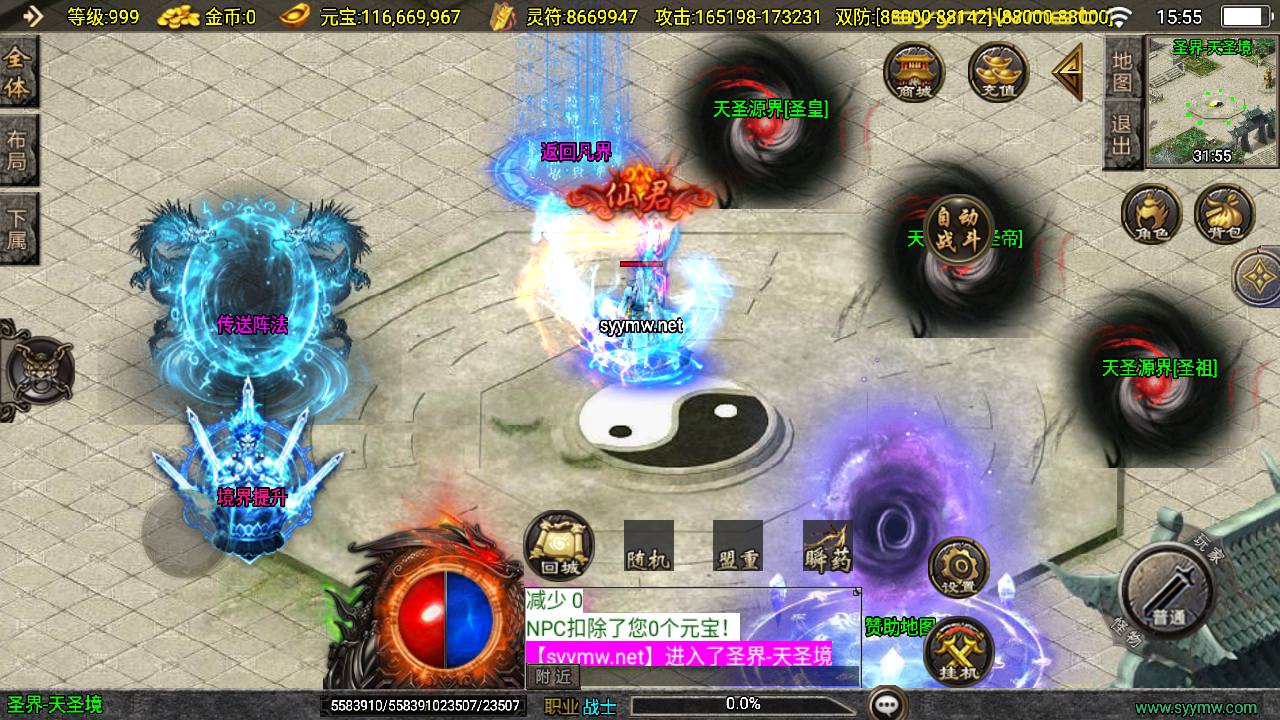This screenshot has height=720, width=1280.
Task: Switch chat to 附近 nearby channel
Action: point(553,677)
